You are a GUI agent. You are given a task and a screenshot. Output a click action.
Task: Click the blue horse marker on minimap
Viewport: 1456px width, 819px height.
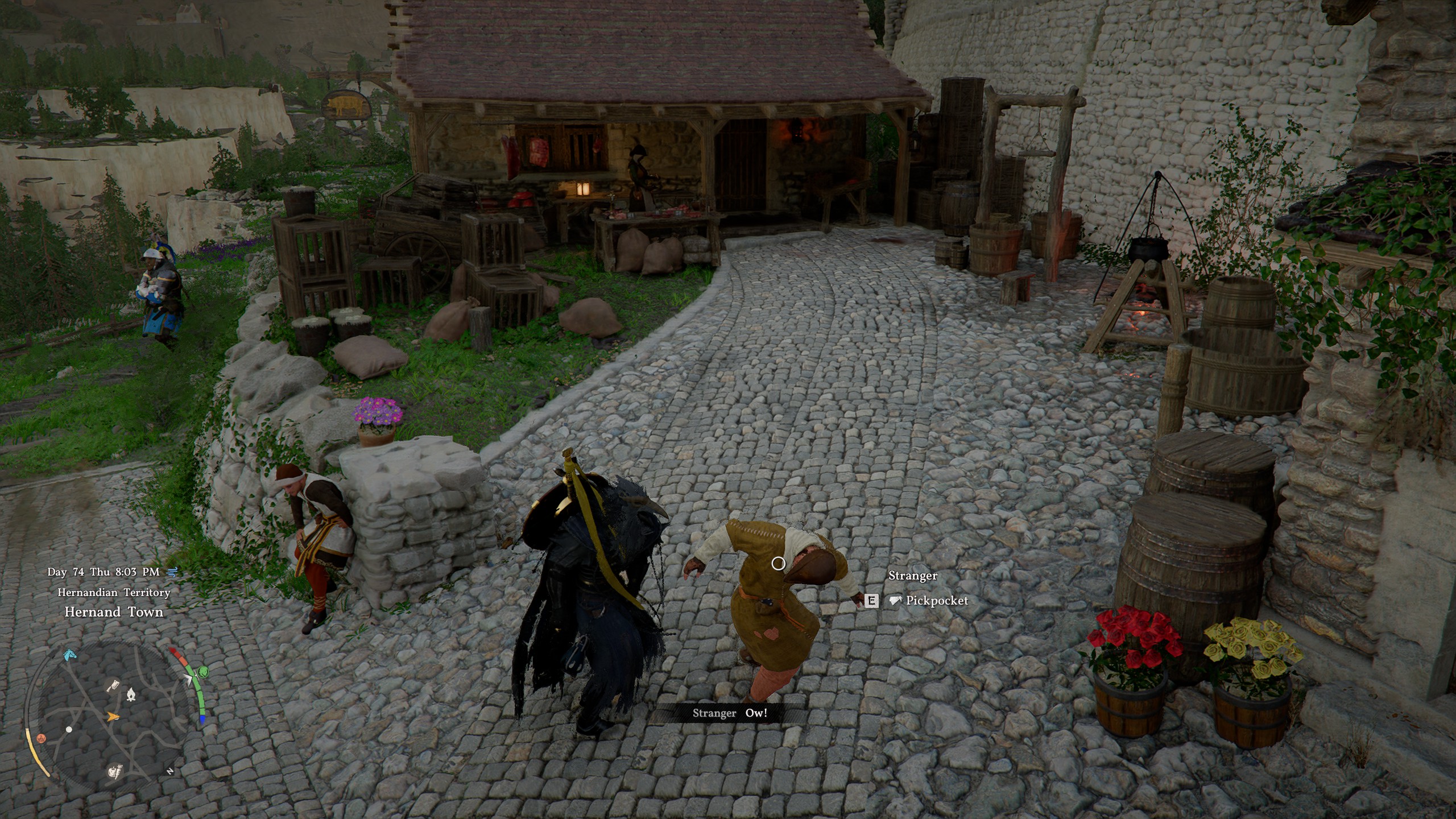pyautogui.click(x=69, y=655)
